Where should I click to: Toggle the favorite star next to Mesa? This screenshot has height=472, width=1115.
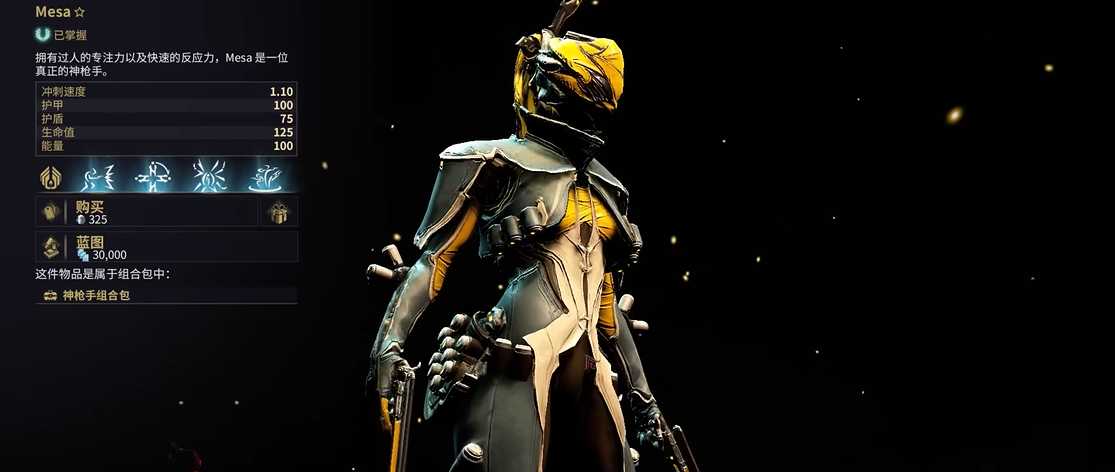click(78, 12)
